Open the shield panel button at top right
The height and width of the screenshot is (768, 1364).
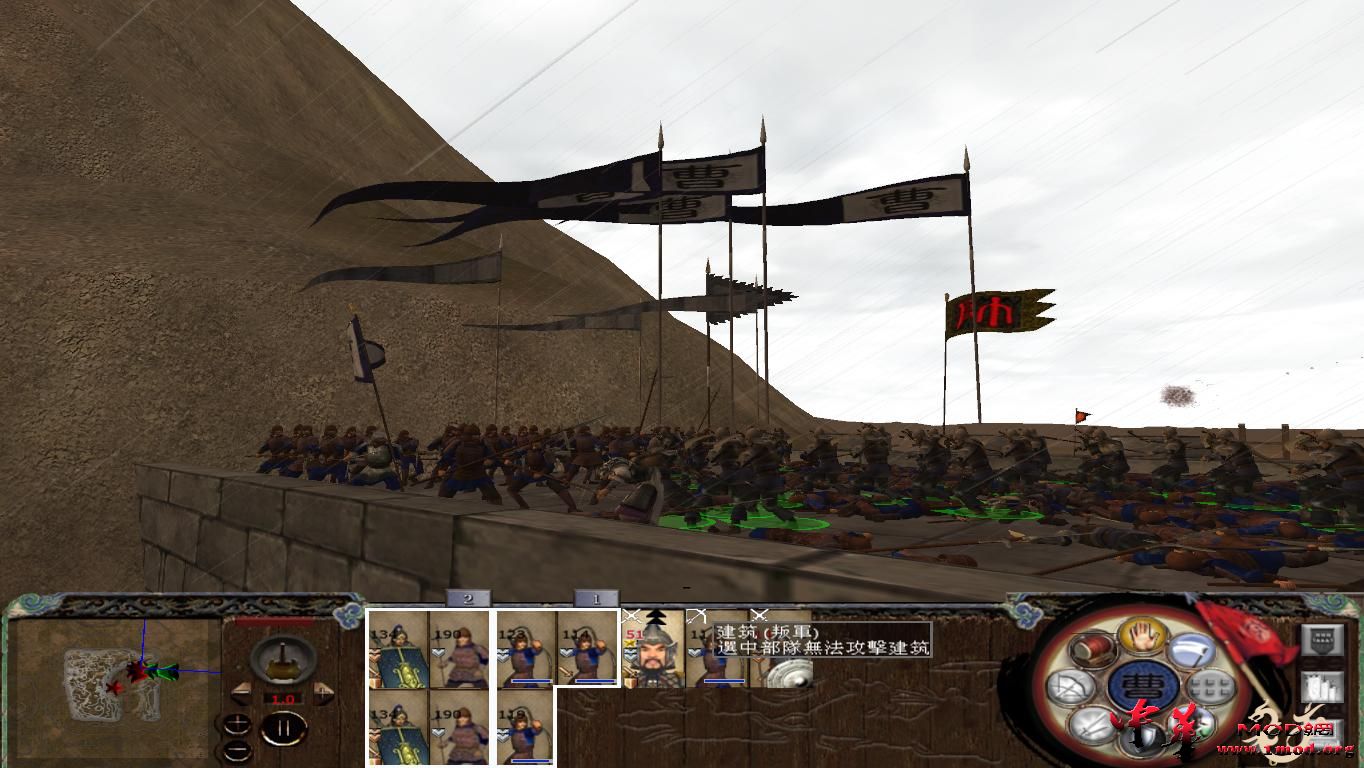[1323, 639]
